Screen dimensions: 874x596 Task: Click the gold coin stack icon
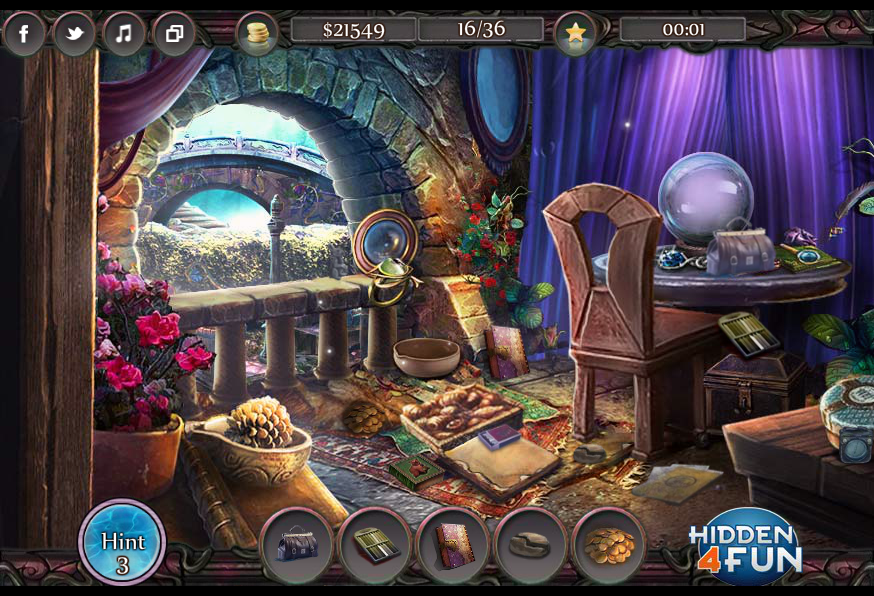pyautogui.click(x=257, y=34)
